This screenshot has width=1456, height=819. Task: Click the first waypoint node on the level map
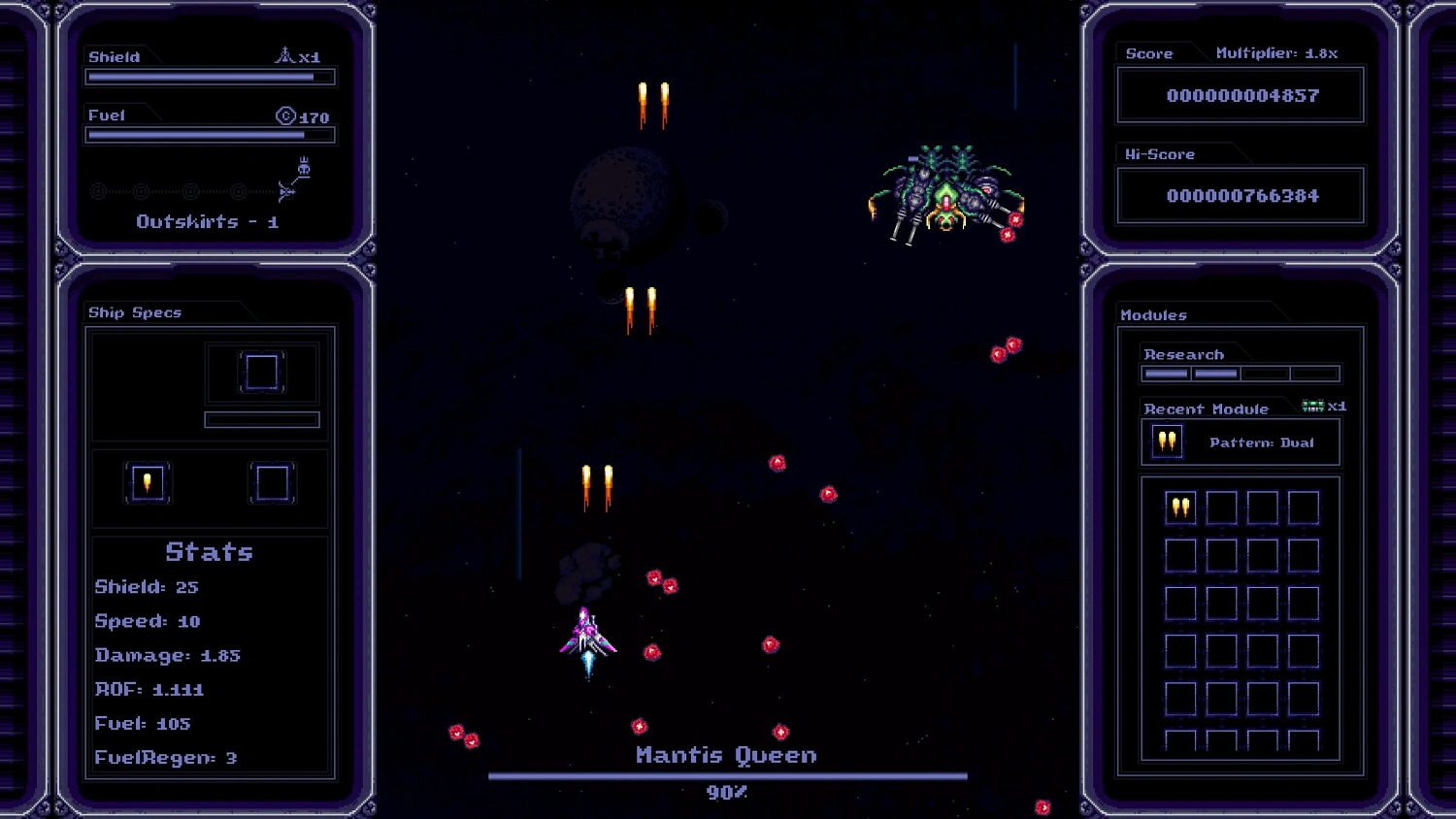[97, 190]
